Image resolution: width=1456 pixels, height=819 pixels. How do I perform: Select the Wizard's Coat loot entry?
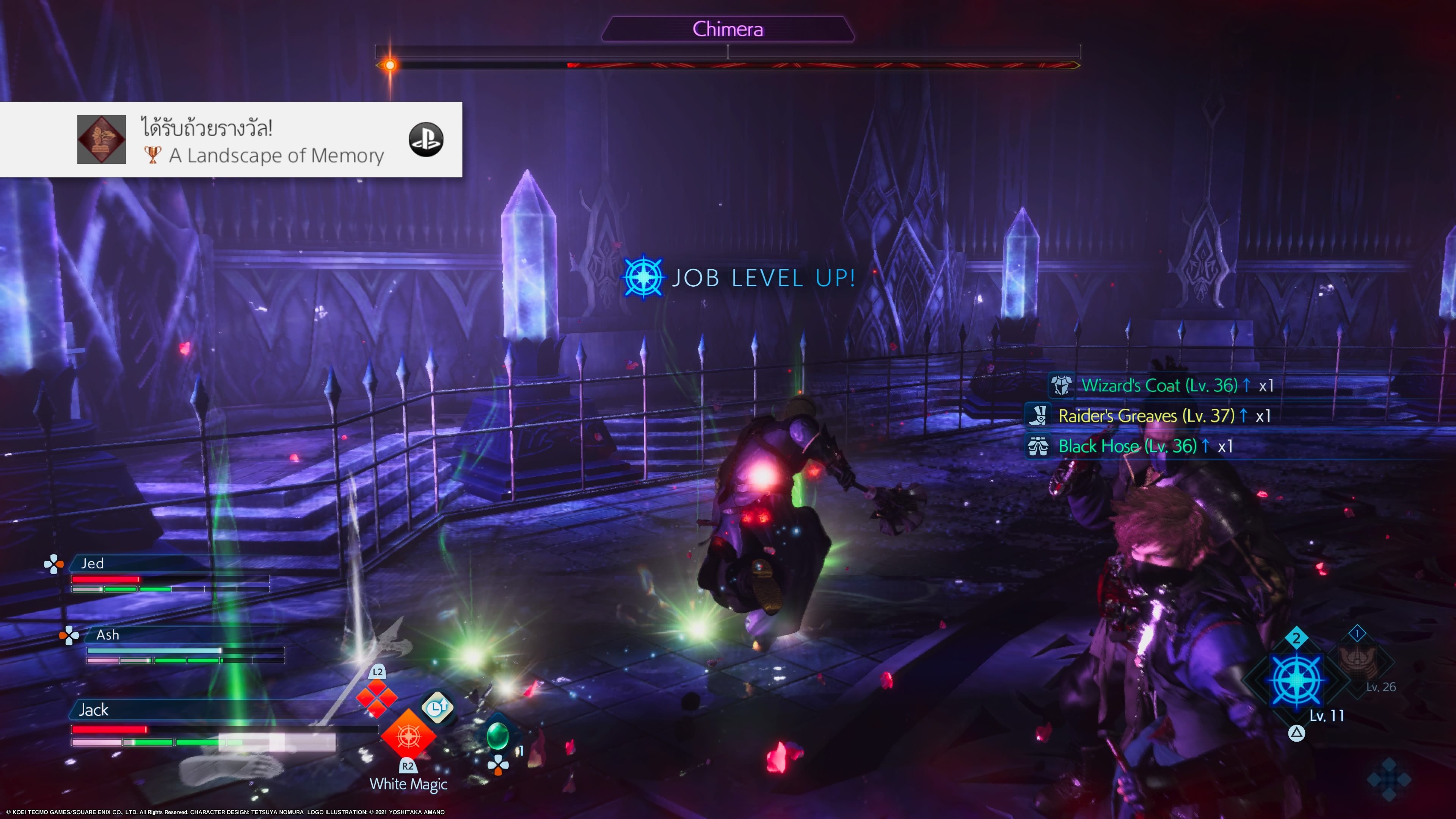[1159, 386]
